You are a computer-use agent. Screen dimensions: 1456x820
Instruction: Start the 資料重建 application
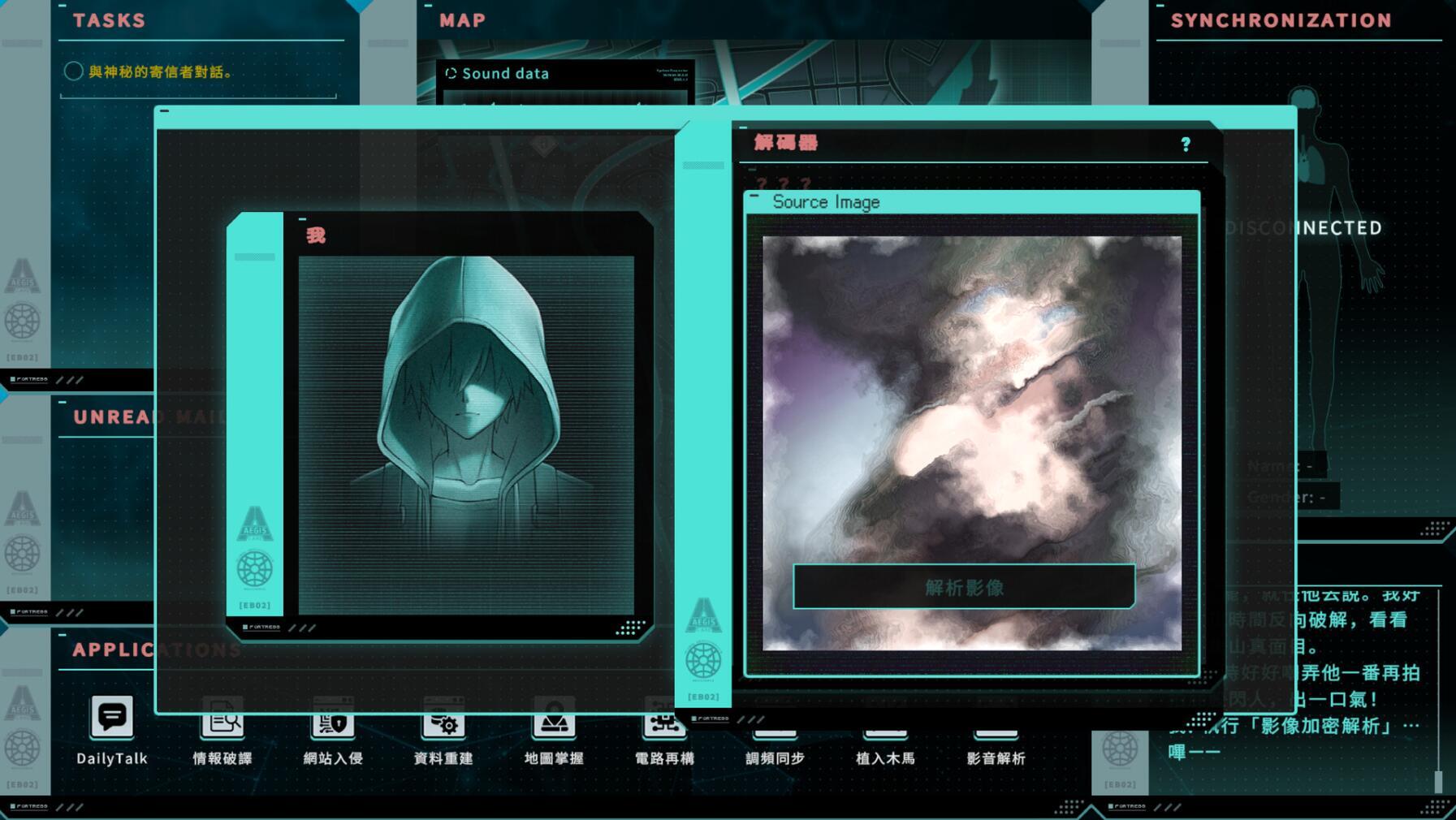[x=443, y=723]
